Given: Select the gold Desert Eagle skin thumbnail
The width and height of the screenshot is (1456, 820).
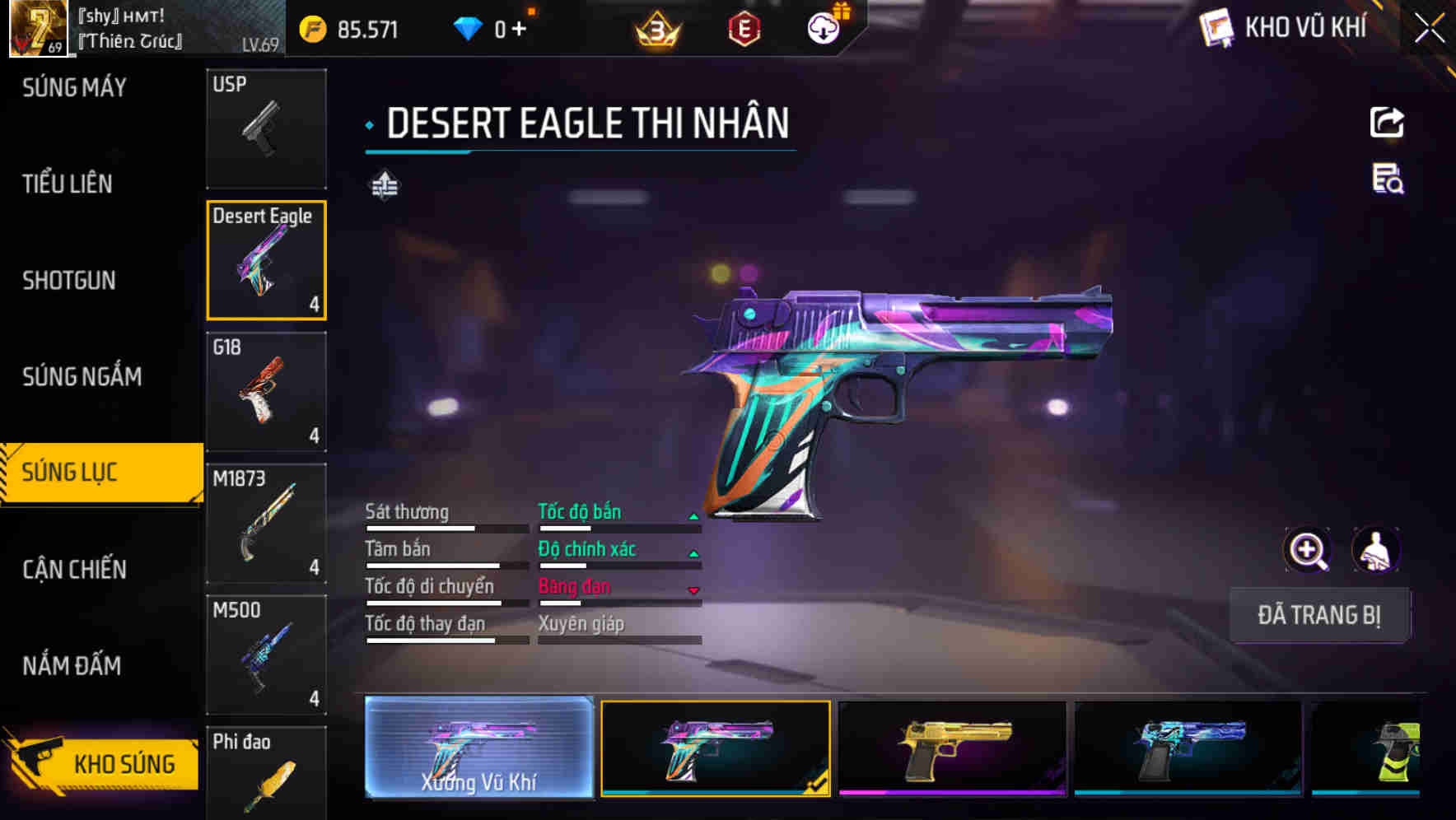Looking at the screenshot, I should click(x=951, y=749).
